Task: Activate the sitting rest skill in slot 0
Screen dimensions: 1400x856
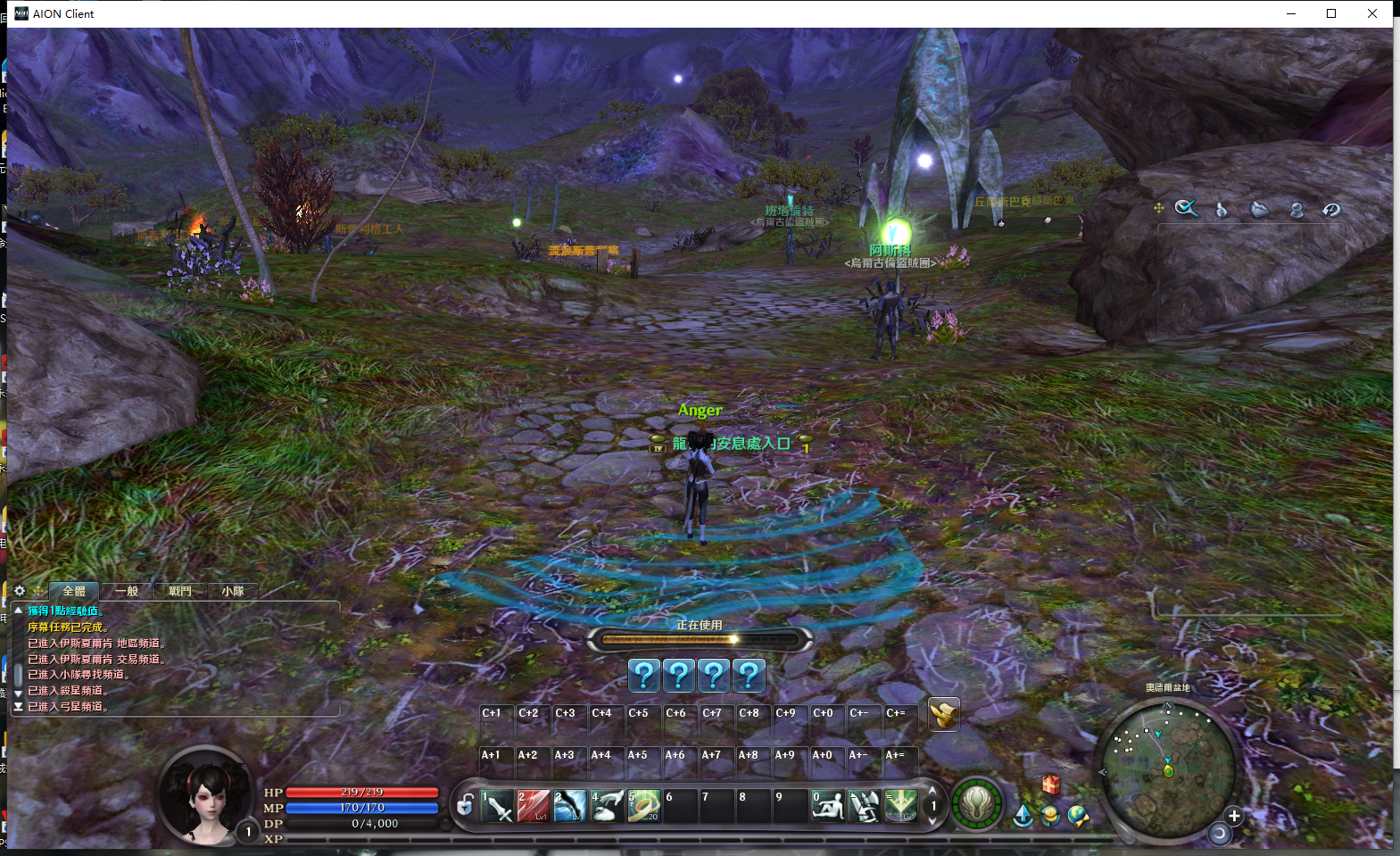Action: [827, 807]
